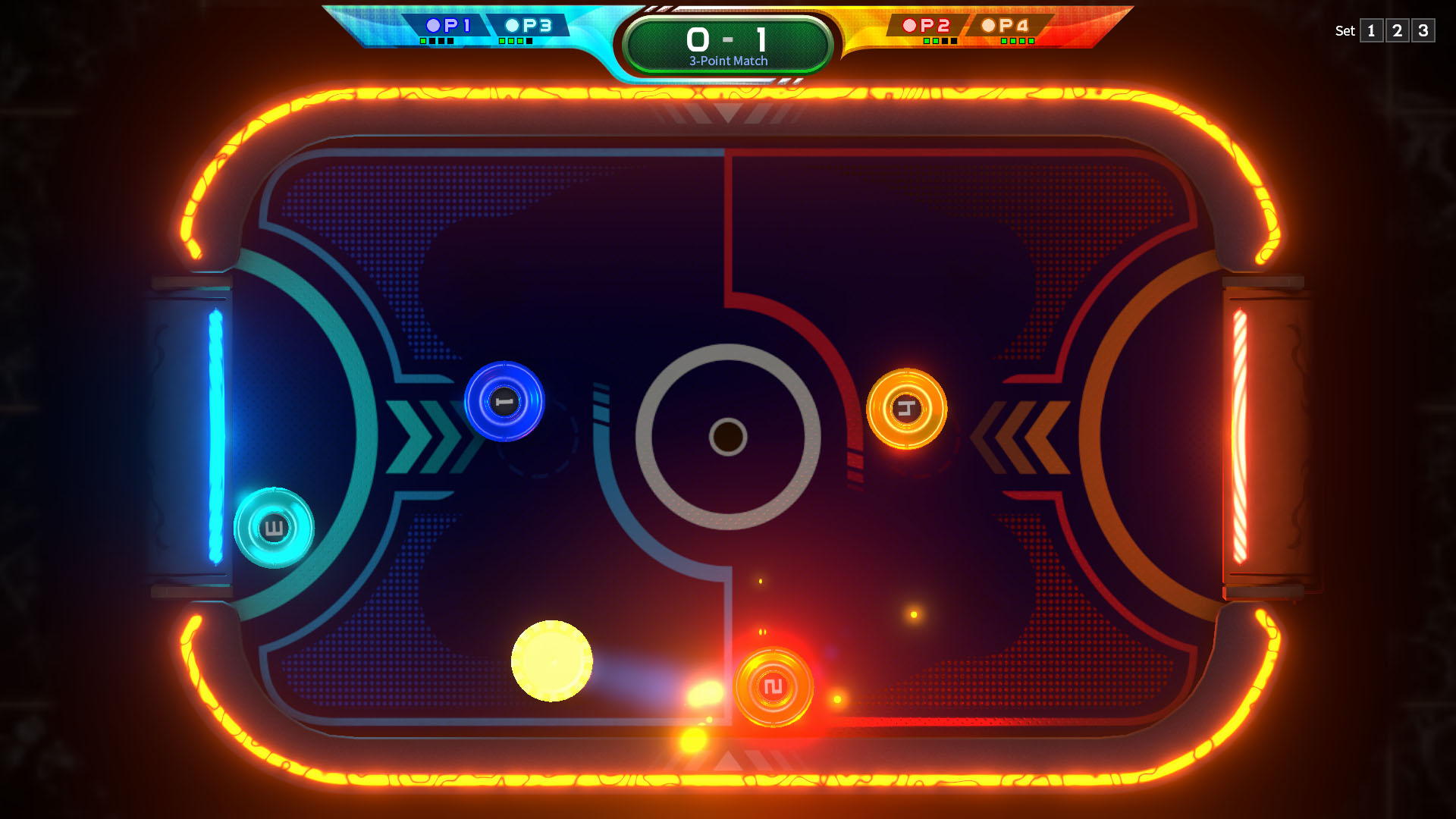The height and width of the screenshot is (819, 1456).
Task: Select the P3 player tag
Action: click(529, 26)
